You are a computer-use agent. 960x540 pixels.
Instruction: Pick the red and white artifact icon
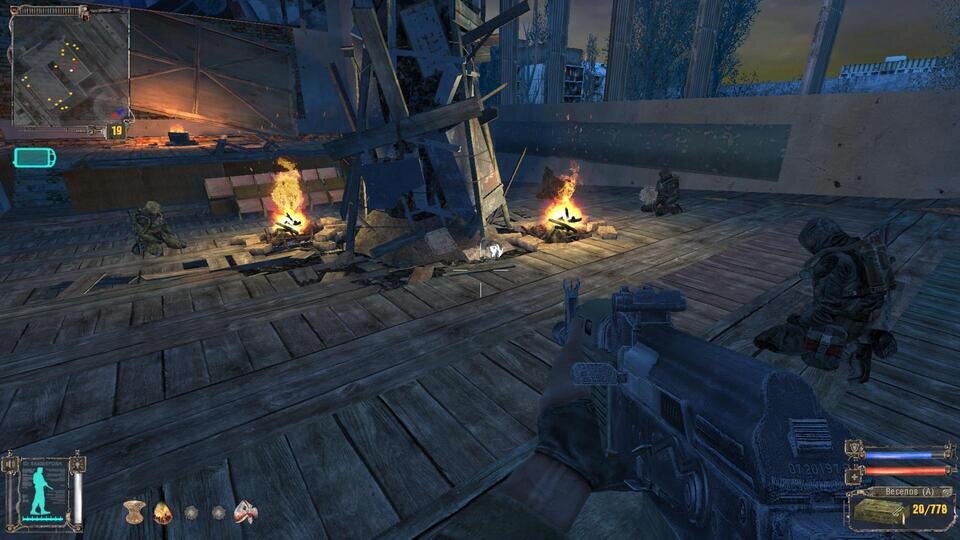pyautogui.click(x=245, y=512)
